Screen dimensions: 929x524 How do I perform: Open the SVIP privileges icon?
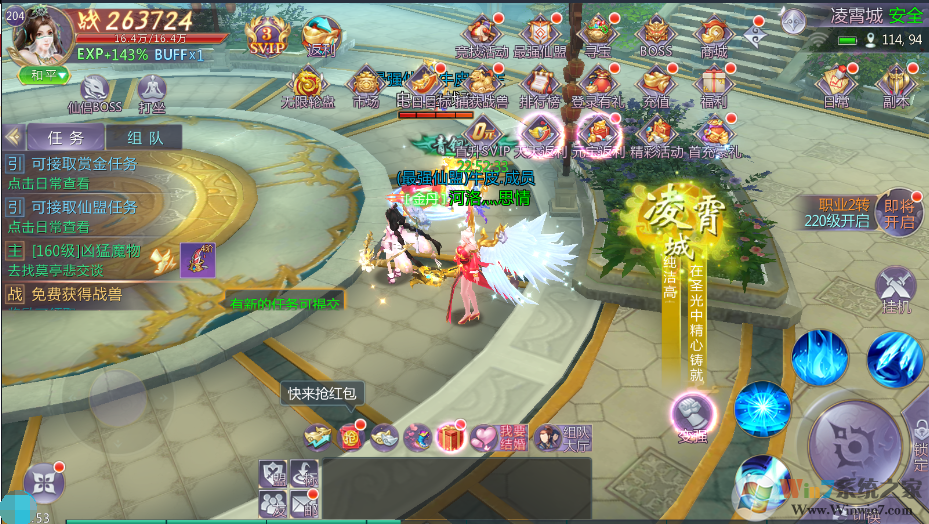(266, 33)
